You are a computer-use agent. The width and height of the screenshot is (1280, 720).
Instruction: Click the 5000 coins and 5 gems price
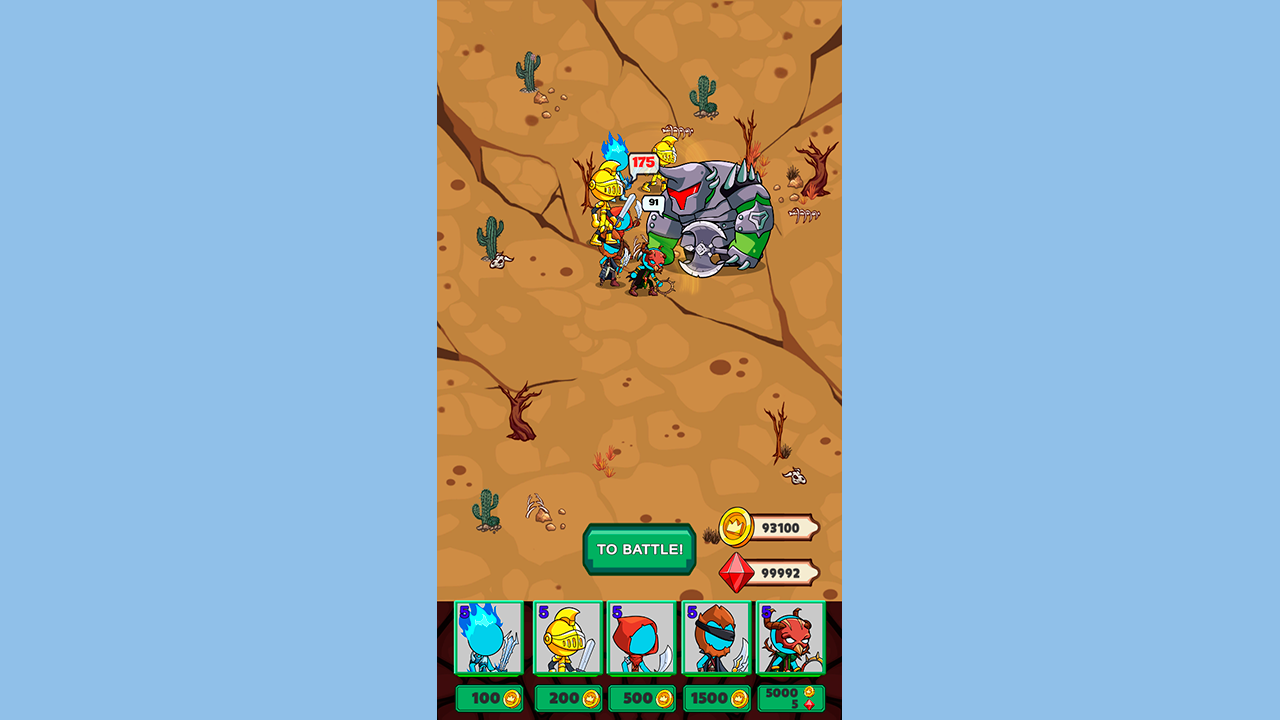pos(790,698)
